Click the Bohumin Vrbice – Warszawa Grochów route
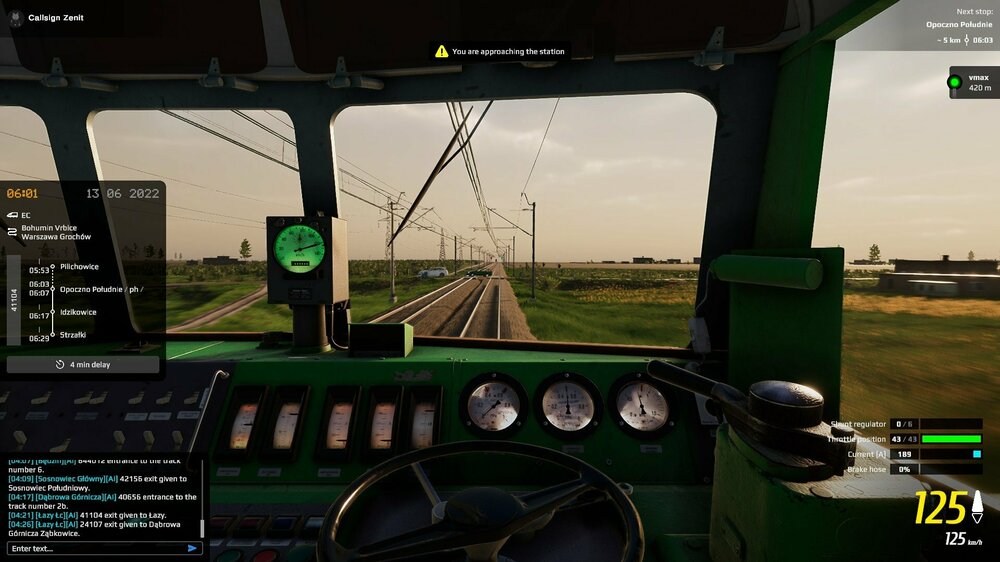This screenshot has width=1000, height=562. pos(56,232)
